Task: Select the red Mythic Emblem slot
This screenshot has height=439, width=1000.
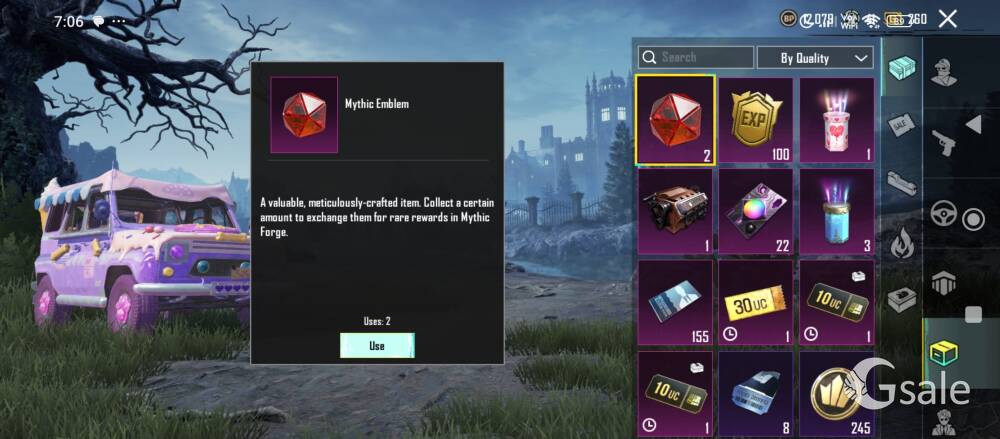Action: pos(675,119)
